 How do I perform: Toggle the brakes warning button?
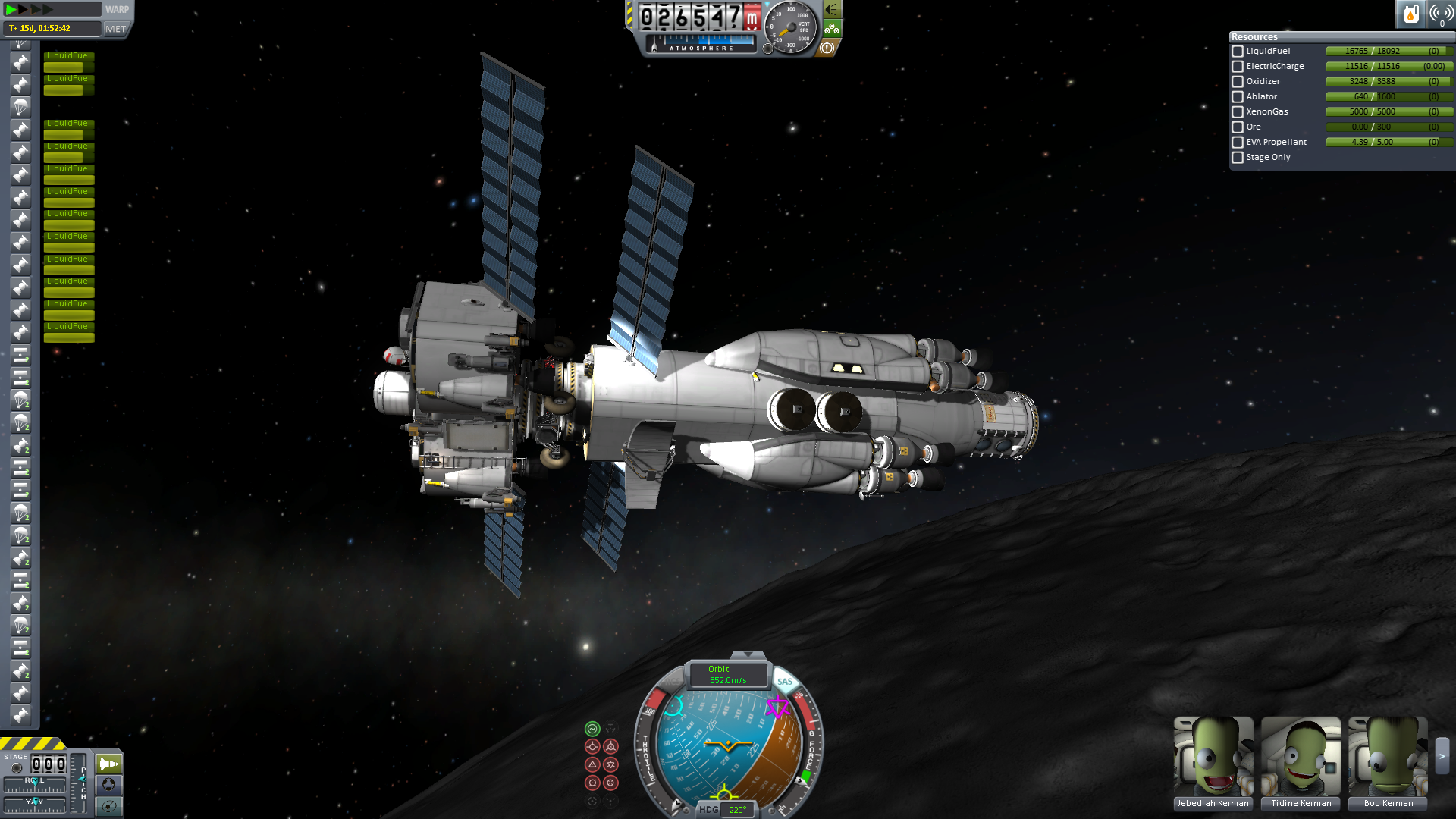pyautogui.click(x=827, y=48)
